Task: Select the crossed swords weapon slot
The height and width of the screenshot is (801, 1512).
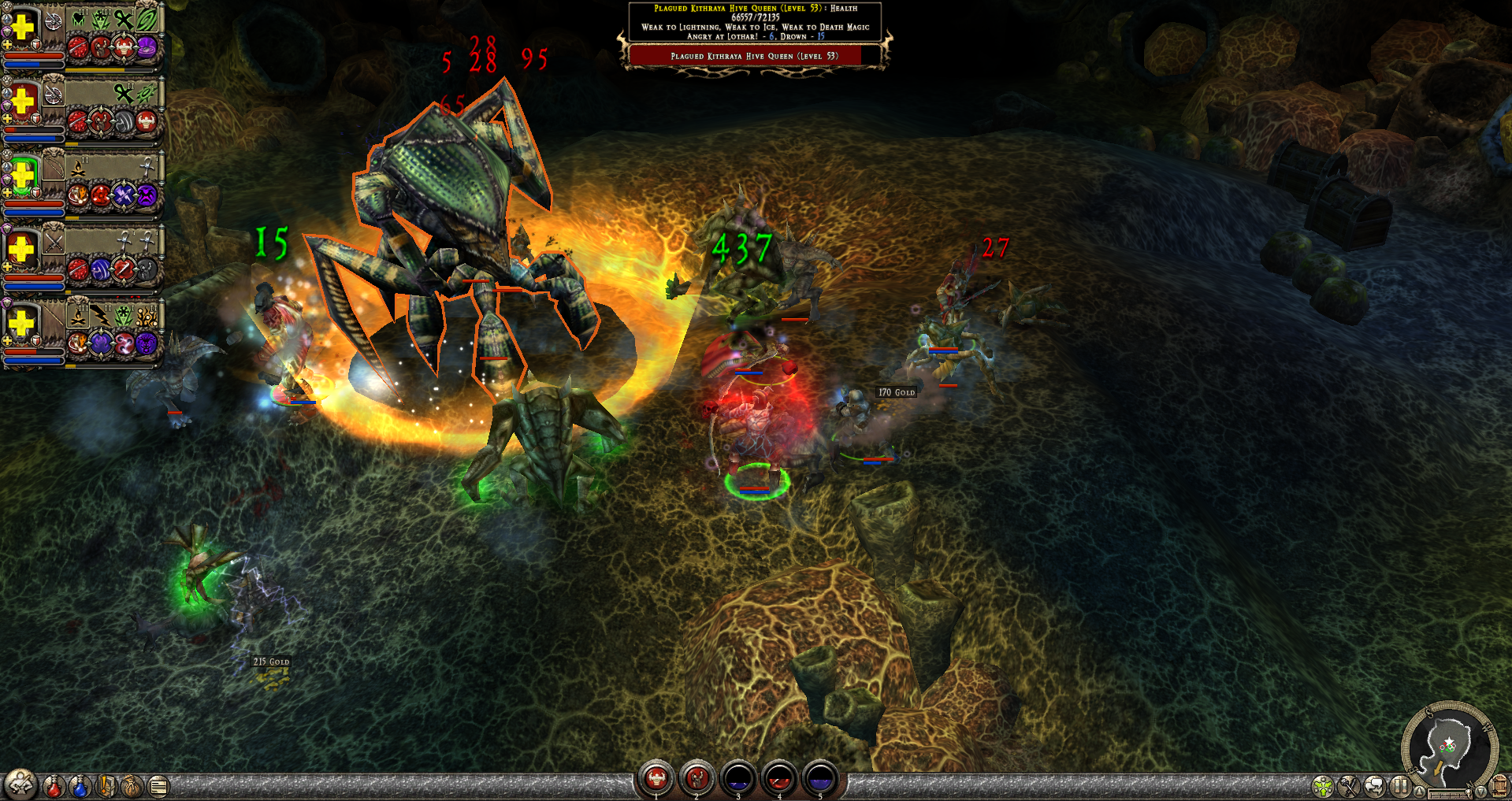Action: [x=54, y=243]
